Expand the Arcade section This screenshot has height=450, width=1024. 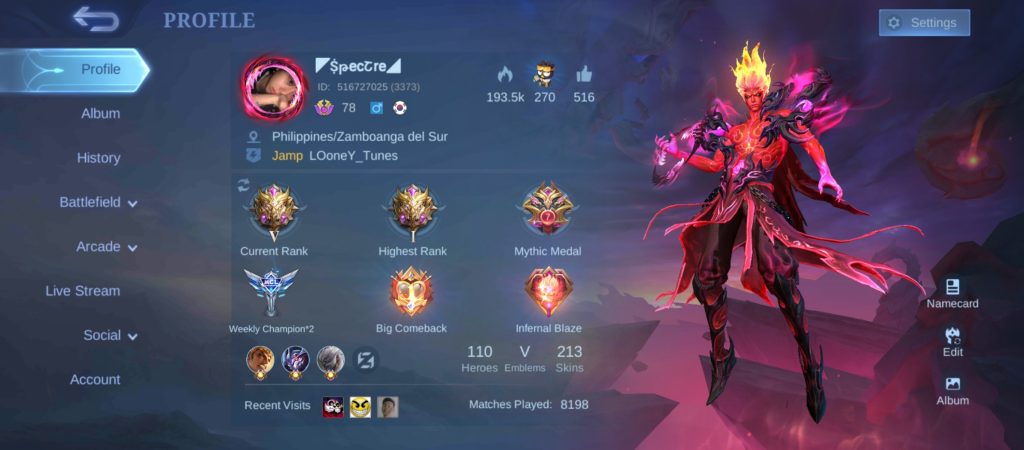click(106, 247)
